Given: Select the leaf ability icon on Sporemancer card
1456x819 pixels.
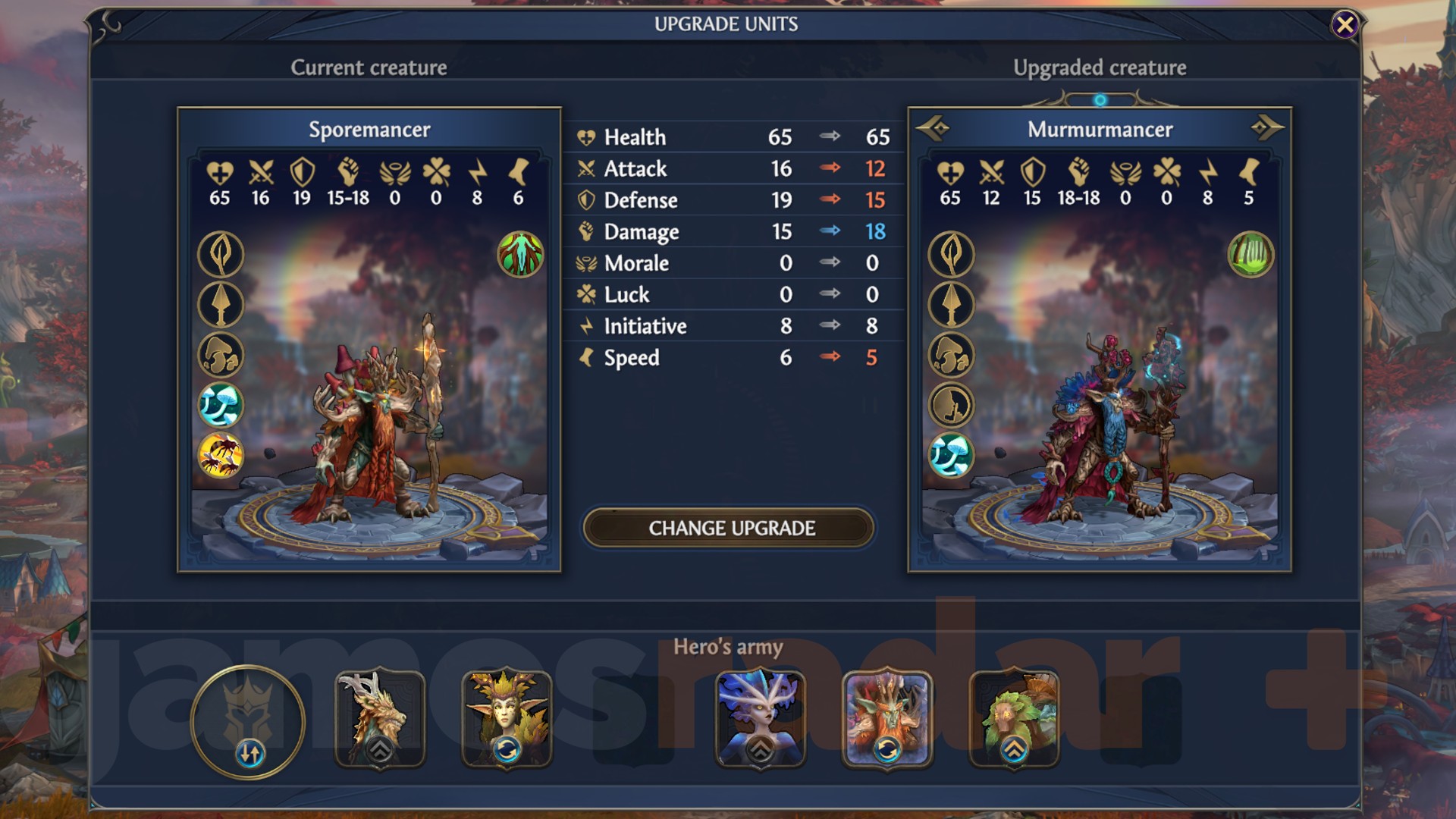Looking at the screenshot, I should tap(220, 253).
